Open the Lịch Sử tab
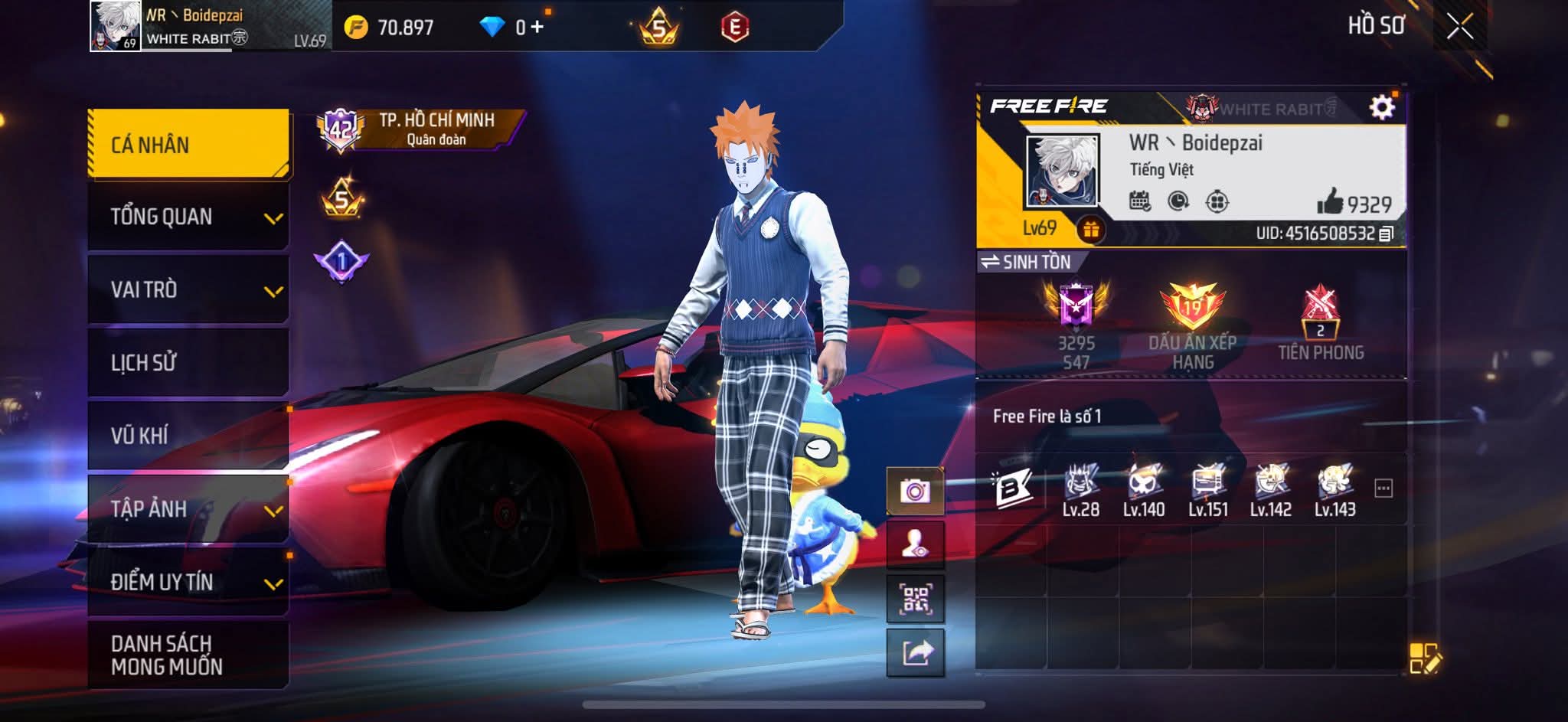Viewport: 1568px width, 722px height. 188,362
